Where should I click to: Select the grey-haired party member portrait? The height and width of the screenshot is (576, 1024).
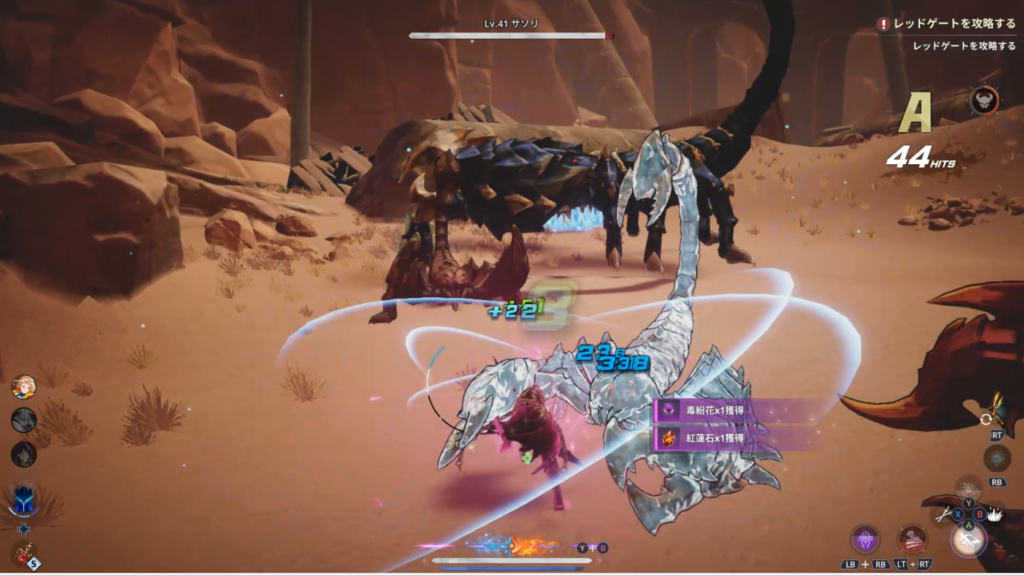click(x=24, y=420)
